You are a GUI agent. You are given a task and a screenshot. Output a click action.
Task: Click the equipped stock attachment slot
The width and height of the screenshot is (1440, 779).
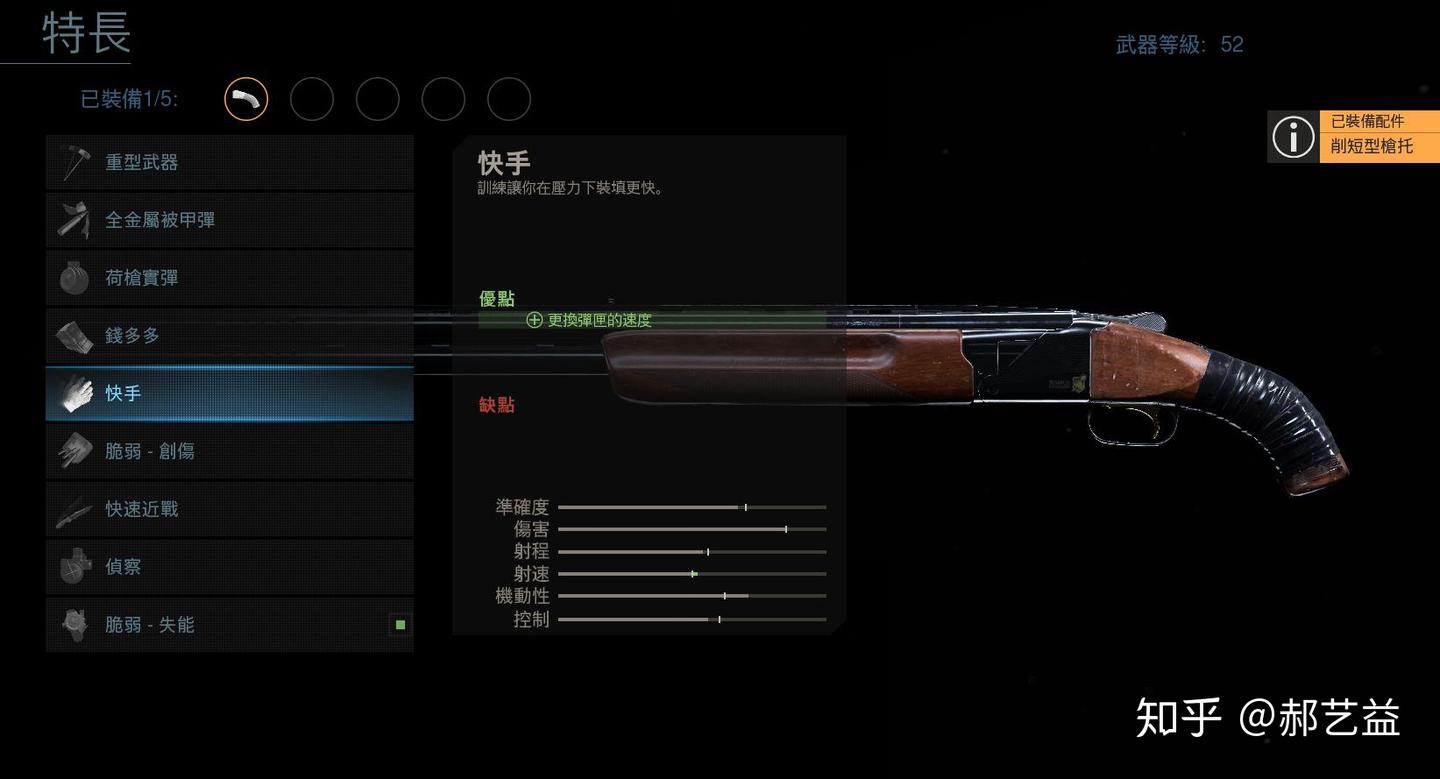click(x=246, y=99)
